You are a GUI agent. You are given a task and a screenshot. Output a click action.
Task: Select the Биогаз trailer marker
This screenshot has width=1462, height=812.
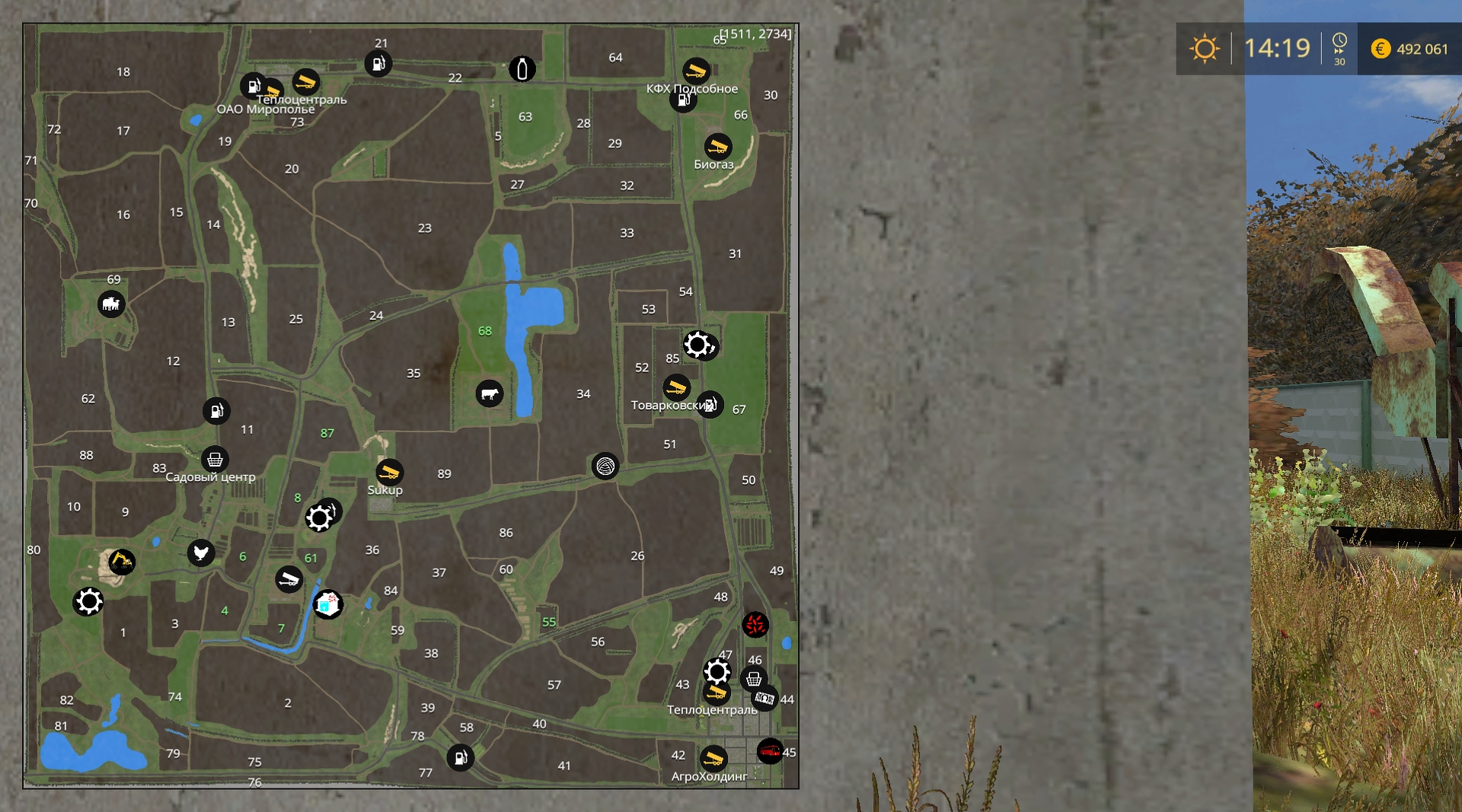coord(717,145)
